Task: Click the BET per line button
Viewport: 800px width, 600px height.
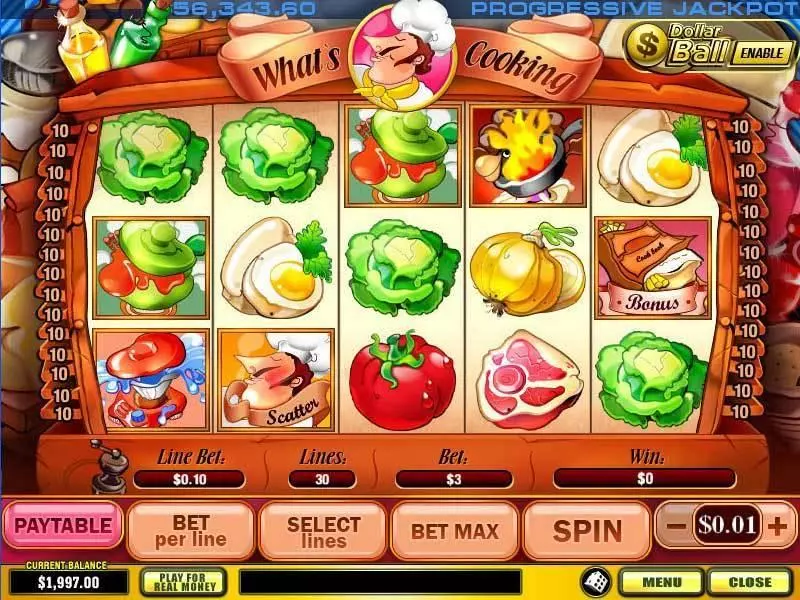Action: (x=190, y=531)
